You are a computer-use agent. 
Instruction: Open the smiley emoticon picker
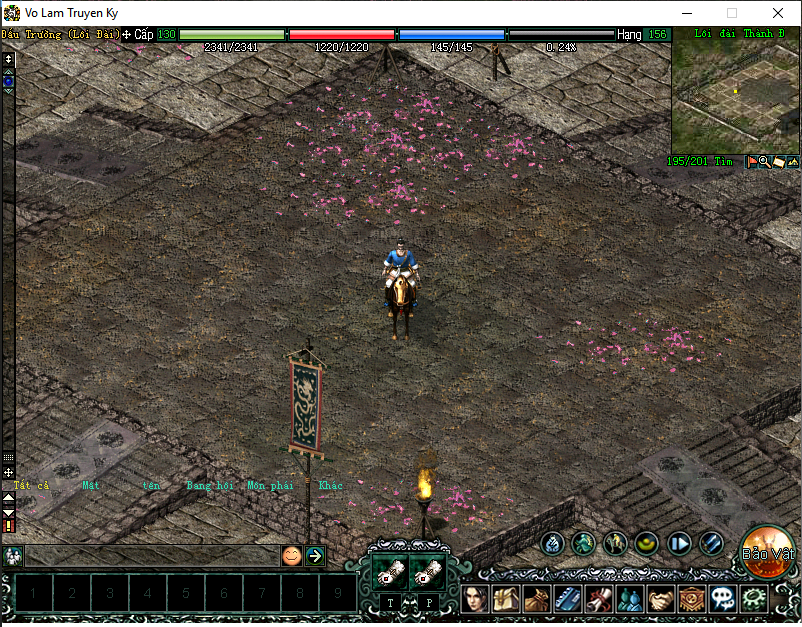click(291, 556)
